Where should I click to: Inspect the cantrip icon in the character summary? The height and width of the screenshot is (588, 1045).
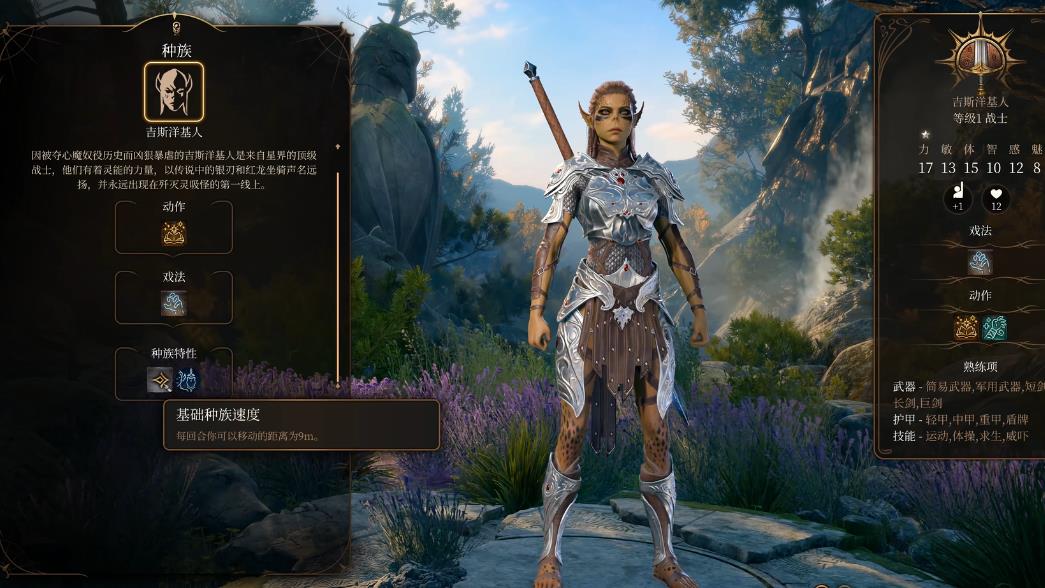pos(980,262)
